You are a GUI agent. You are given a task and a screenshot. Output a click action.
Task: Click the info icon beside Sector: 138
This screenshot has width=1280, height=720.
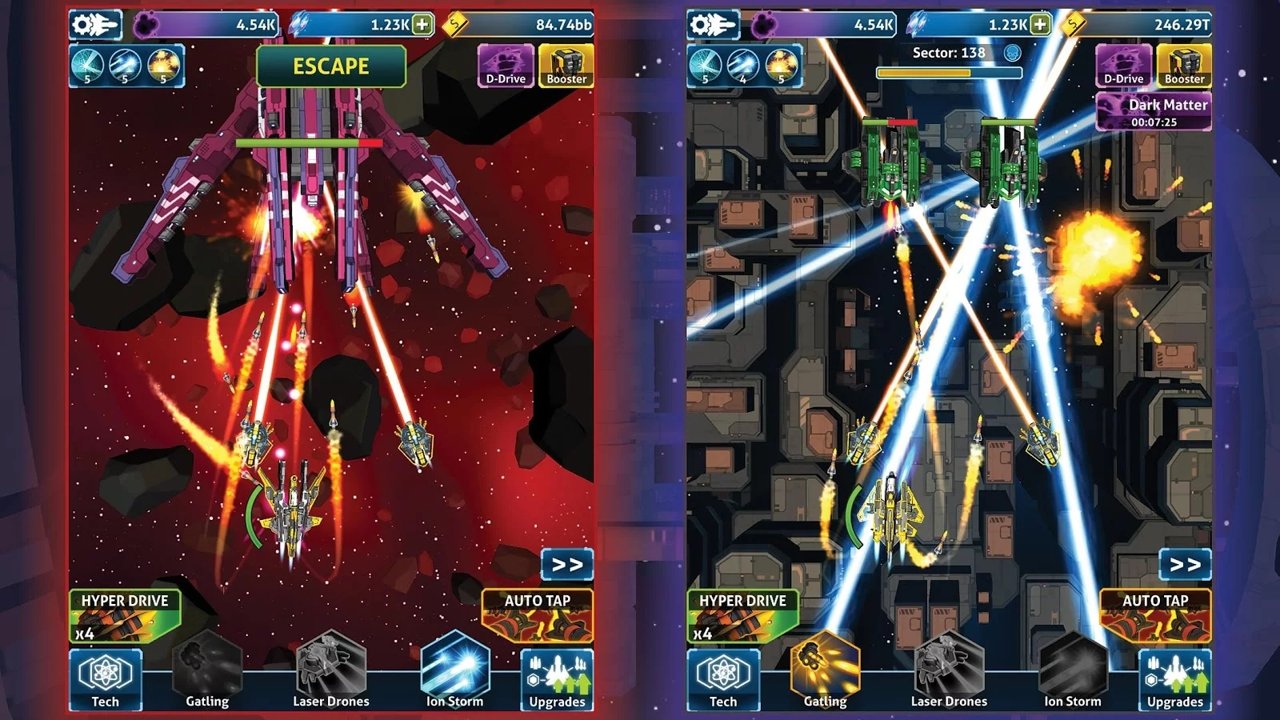[1012, 52]
